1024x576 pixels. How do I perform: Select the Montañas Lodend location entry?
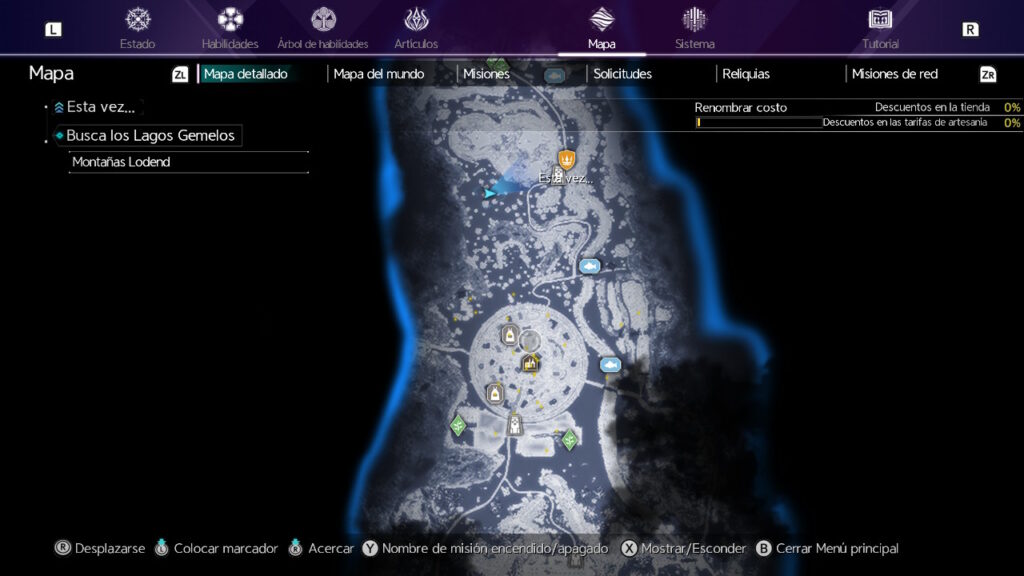pos(121,162)
